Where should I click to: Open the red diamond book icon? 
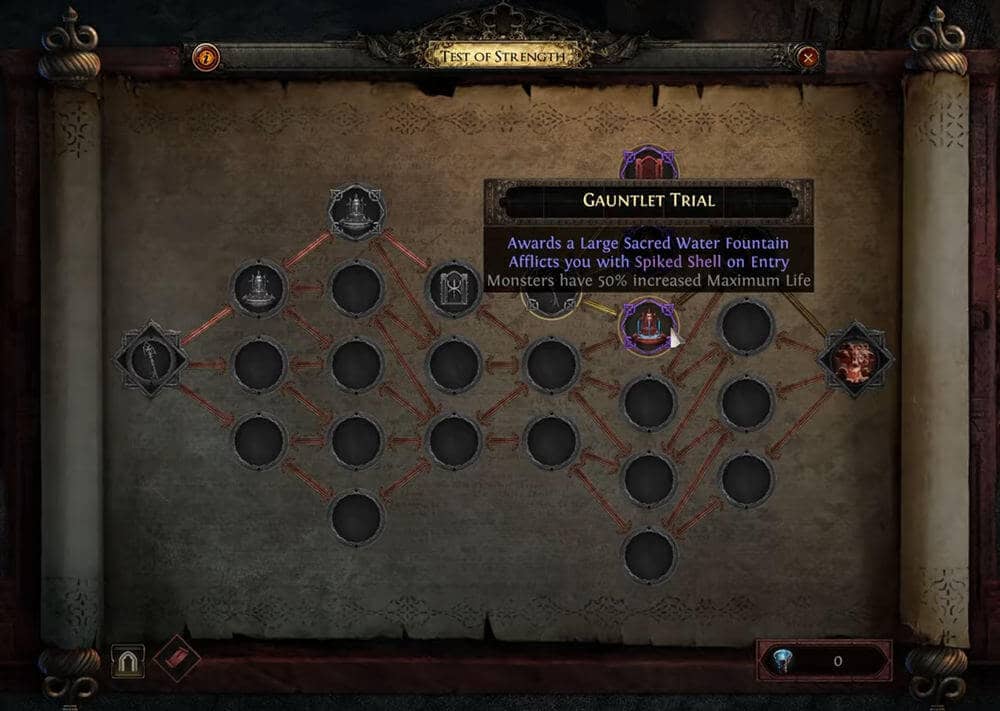177,659
